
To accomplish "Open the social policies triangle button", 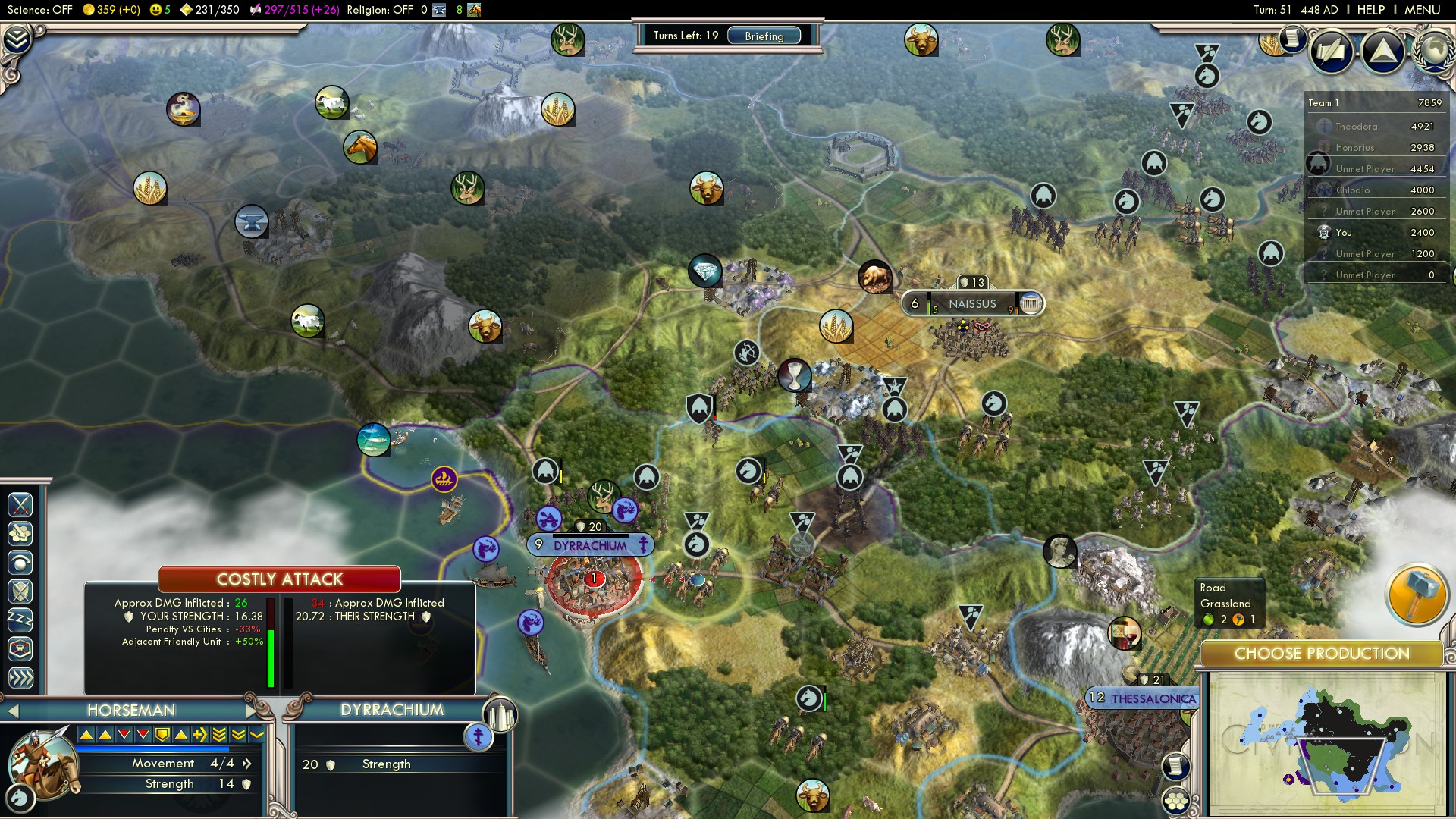I will pyautogui.click(x=1382, y=52).
